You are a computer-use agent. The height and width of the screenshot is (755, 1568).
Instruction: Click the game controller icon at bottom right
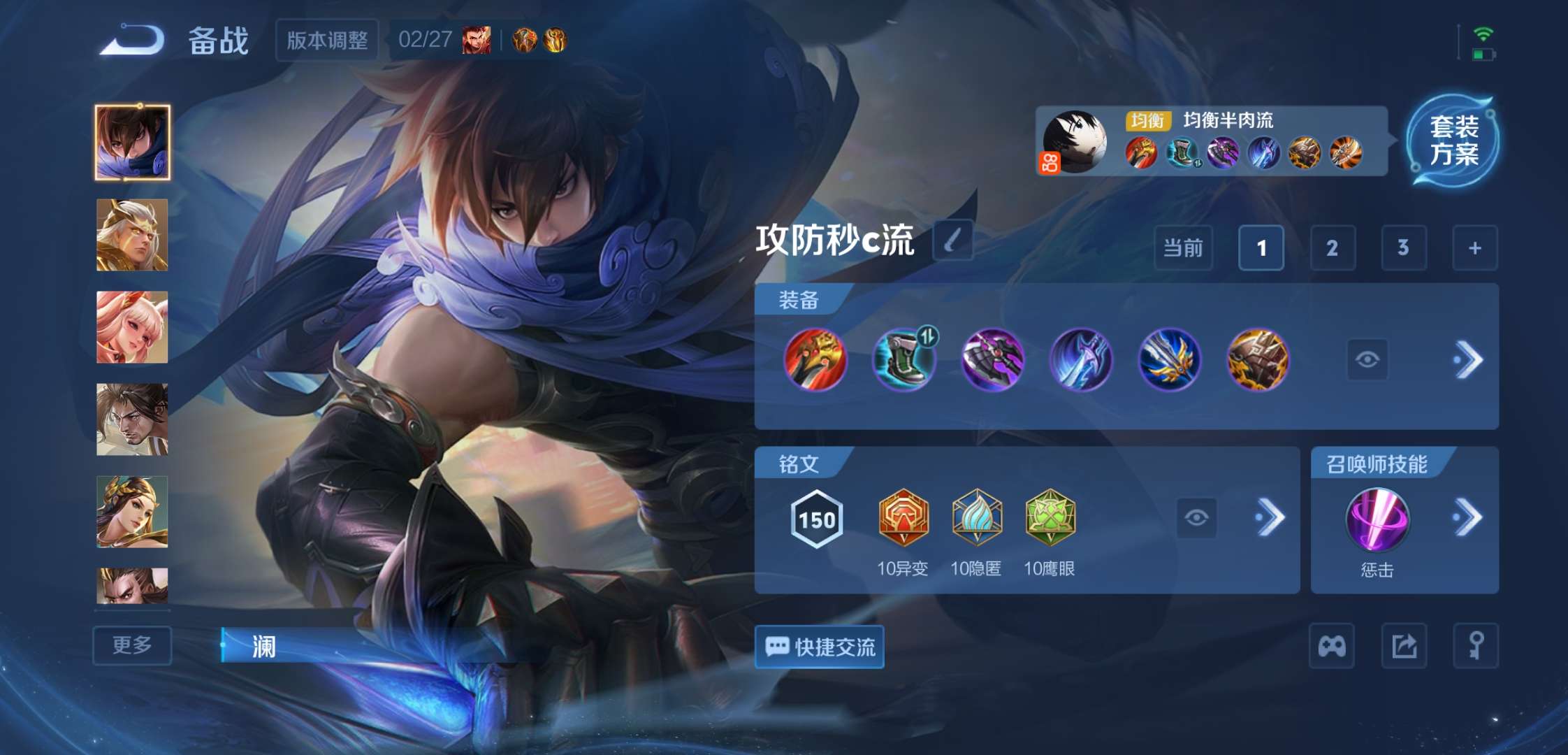[1333, 647]
